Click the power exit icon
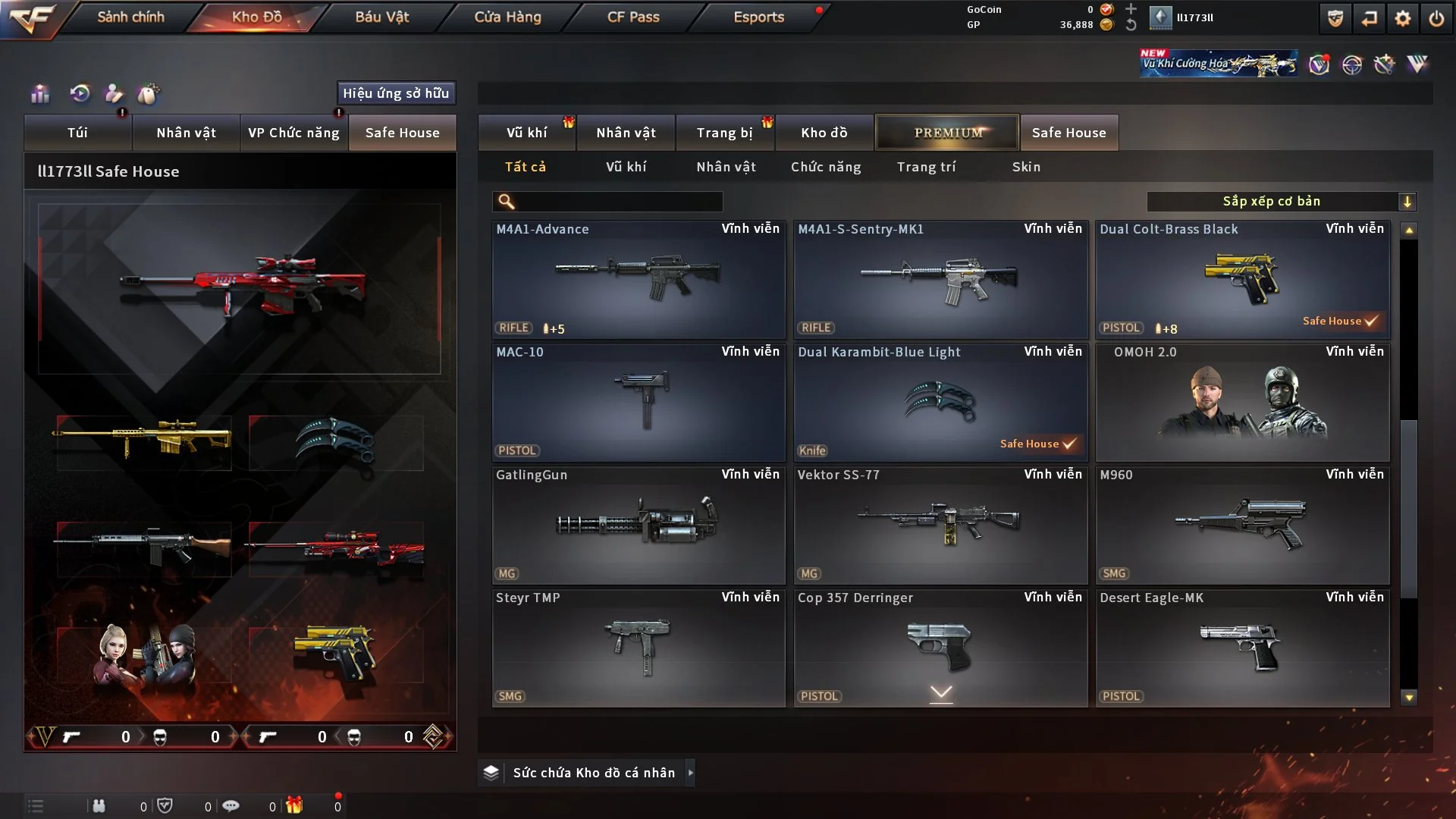1456x819 pixels. point(1436,18)
